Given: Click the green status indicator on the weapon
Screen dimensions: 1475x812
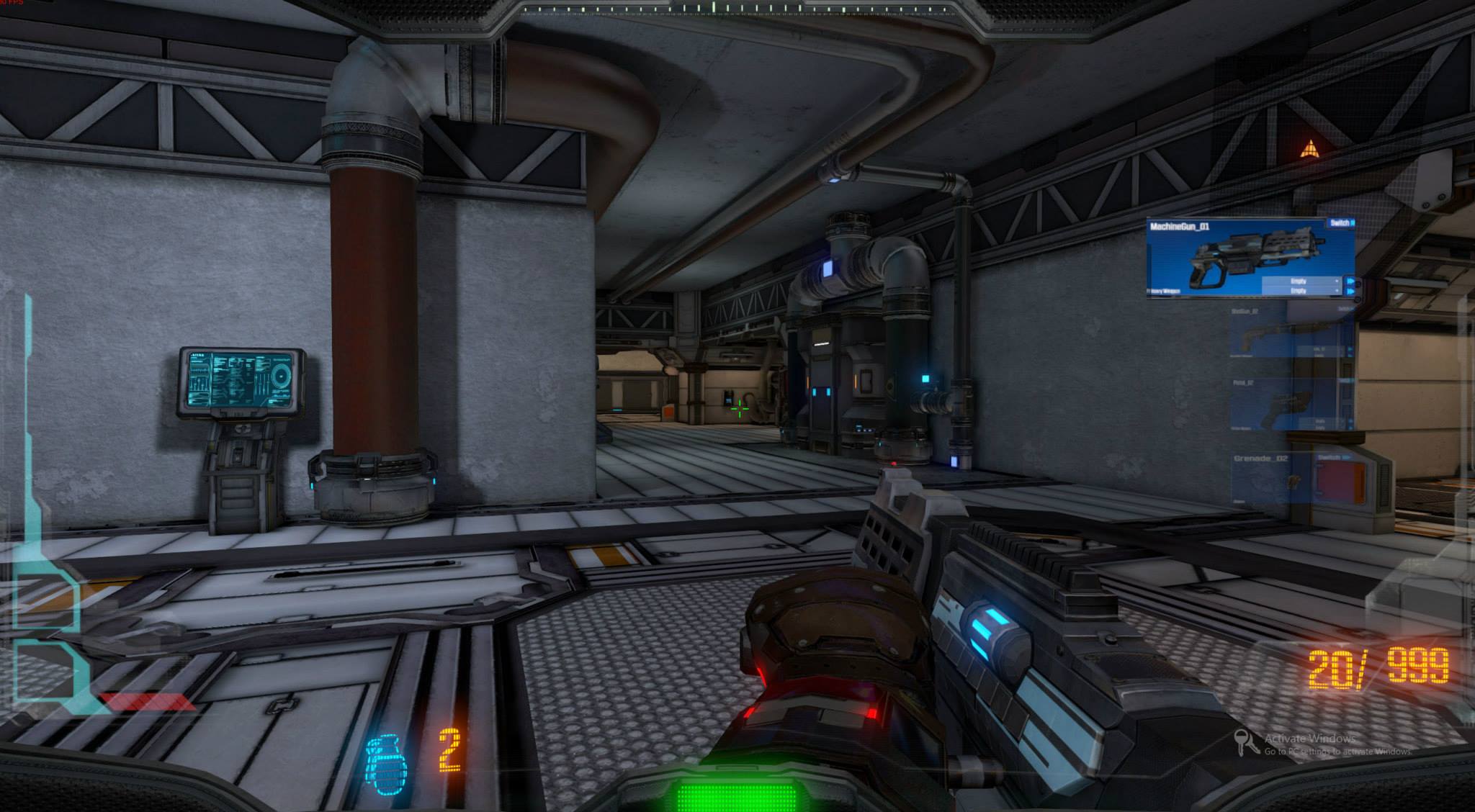Looking at the screenshot, I should click(736, 795).
